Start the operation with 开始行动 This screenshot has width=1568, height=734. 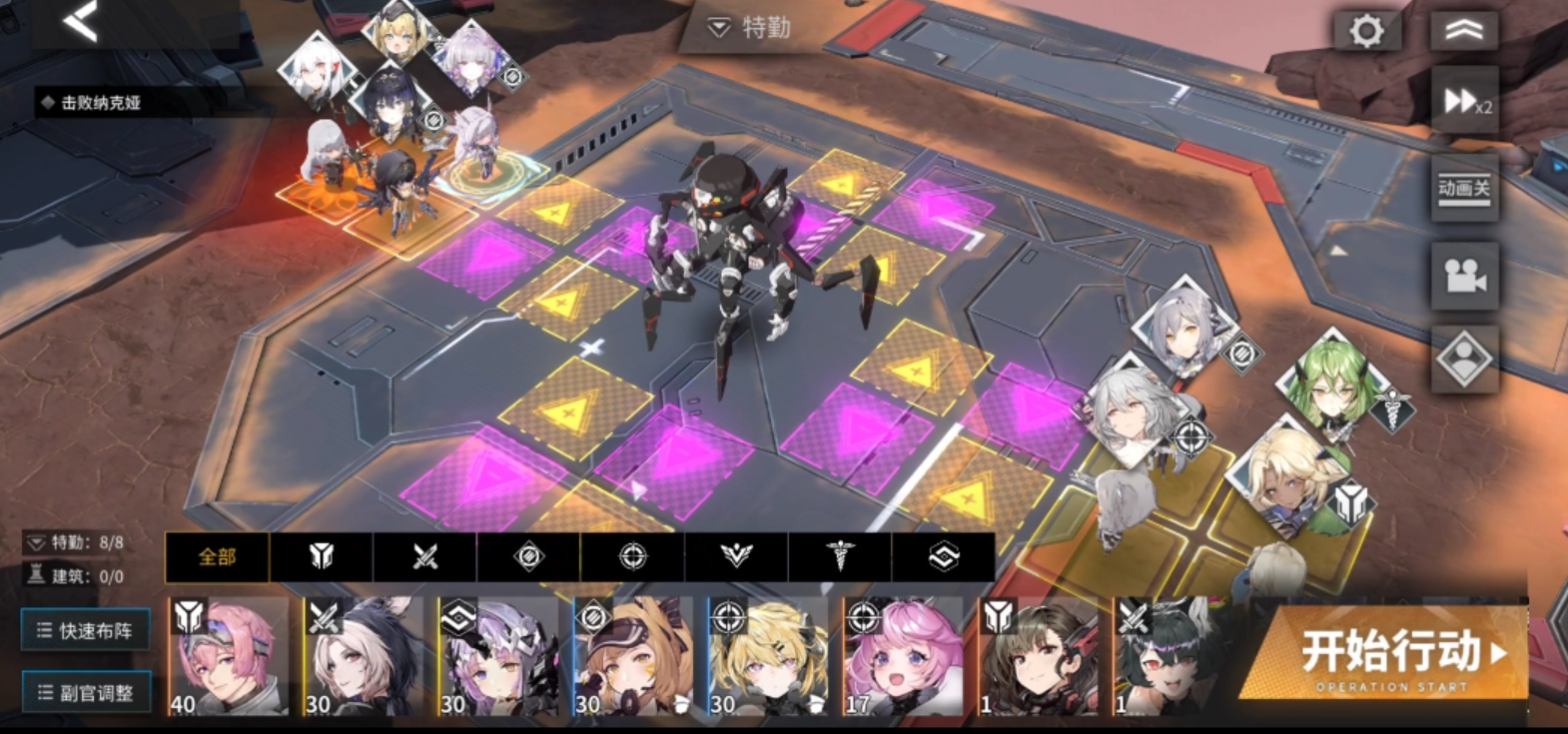pos(1393,656)
